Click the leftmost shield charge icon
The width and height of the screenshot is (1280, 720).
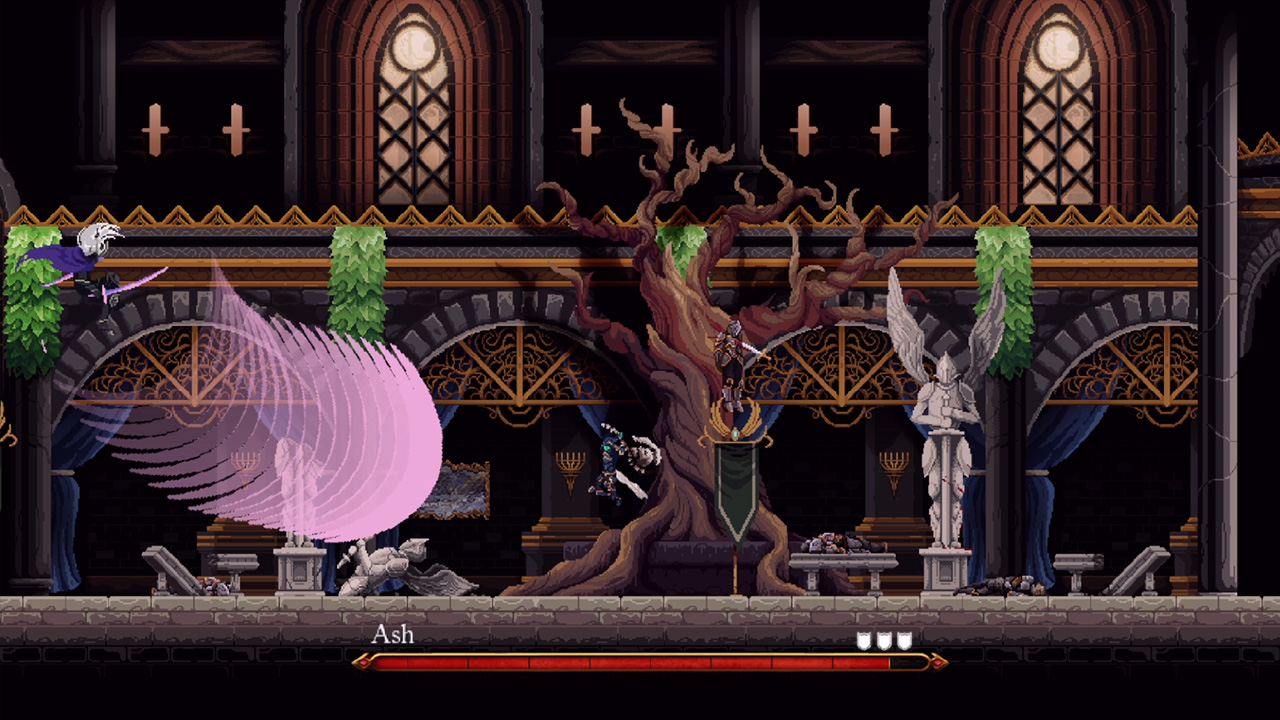(862, 641)
